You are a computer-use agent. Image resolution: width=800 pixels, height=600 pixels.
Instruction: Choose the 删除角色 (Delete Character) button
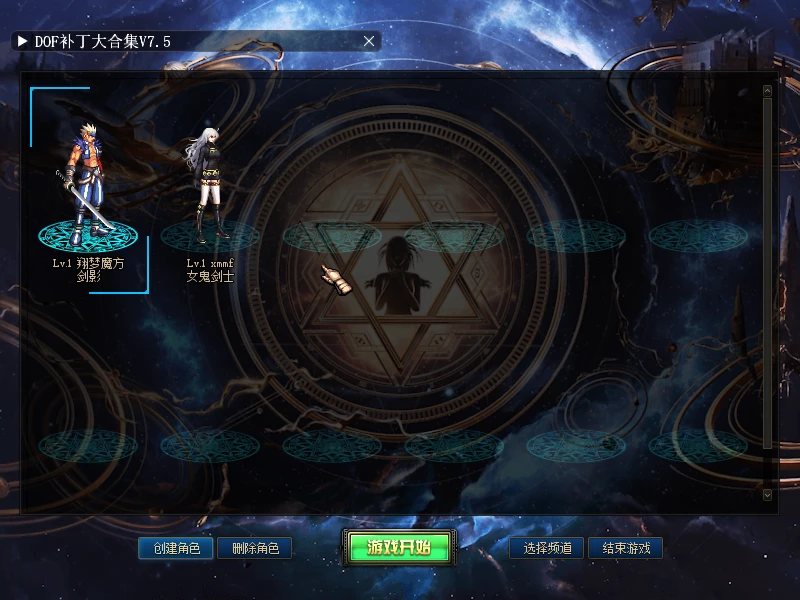[254, 548]
